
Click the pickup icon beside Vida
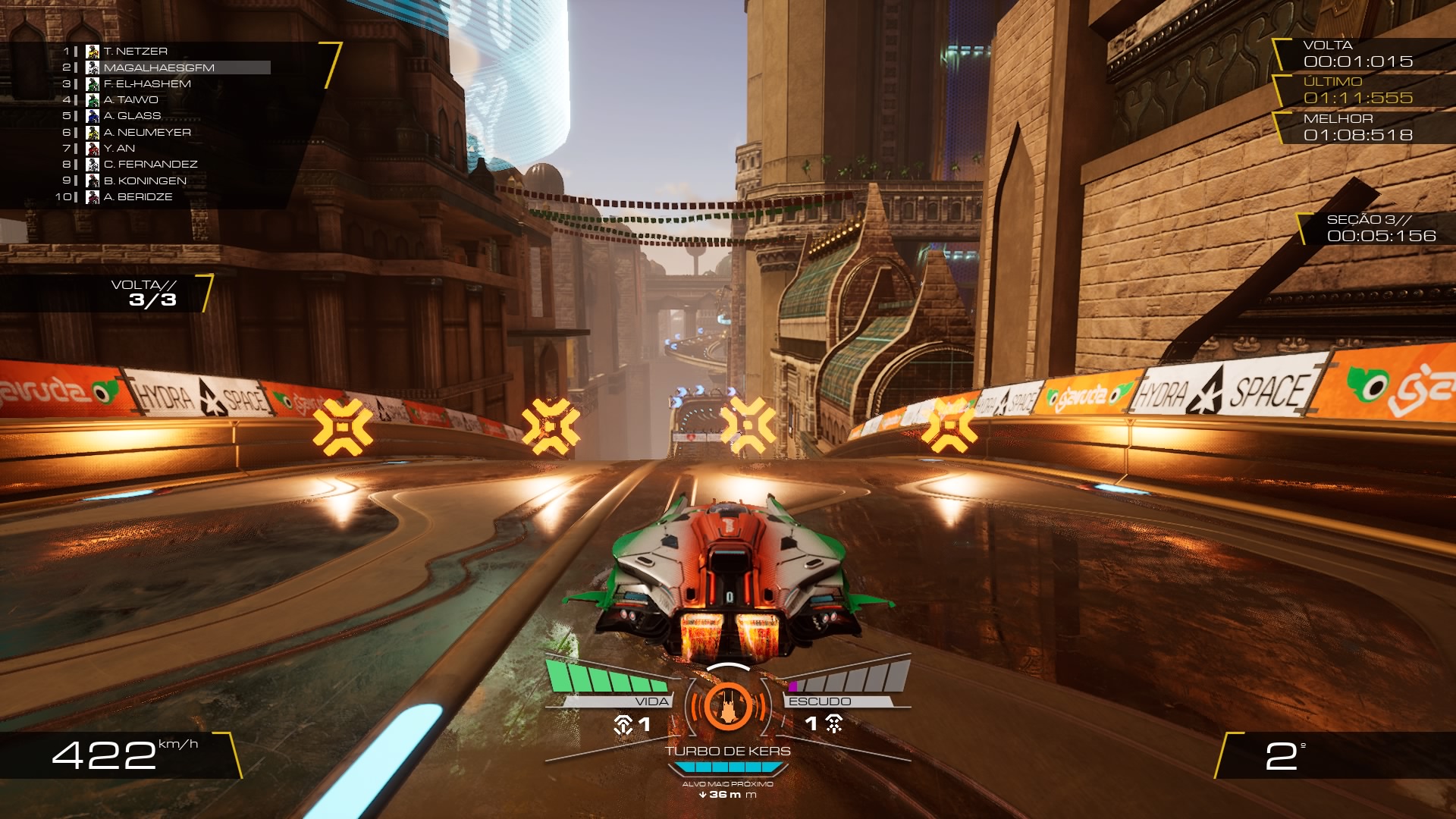click(623, 725)
